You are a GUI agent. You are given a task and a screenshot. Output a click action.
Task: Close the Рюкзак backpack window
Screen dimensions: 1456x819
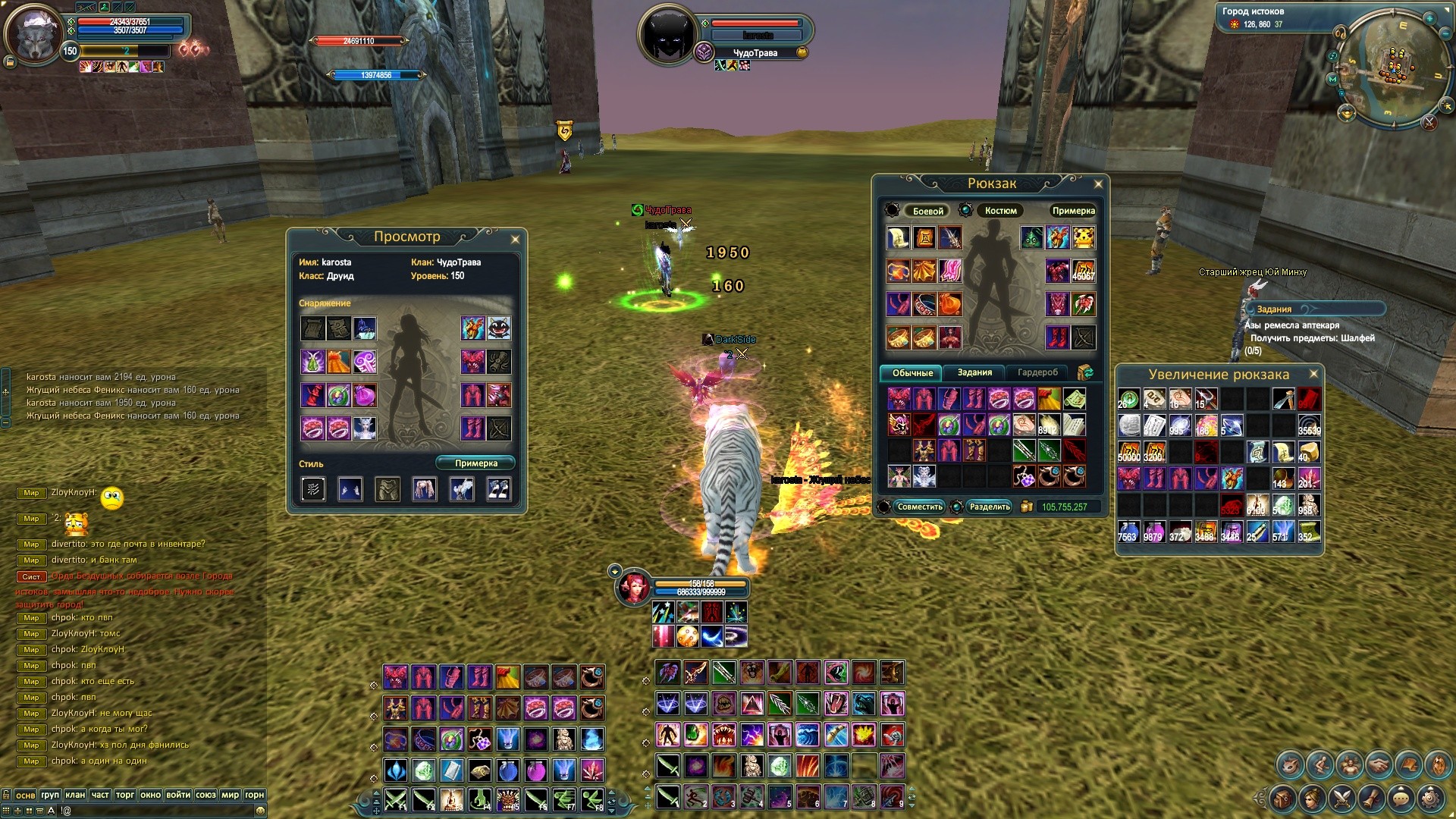coord(1097,184)
